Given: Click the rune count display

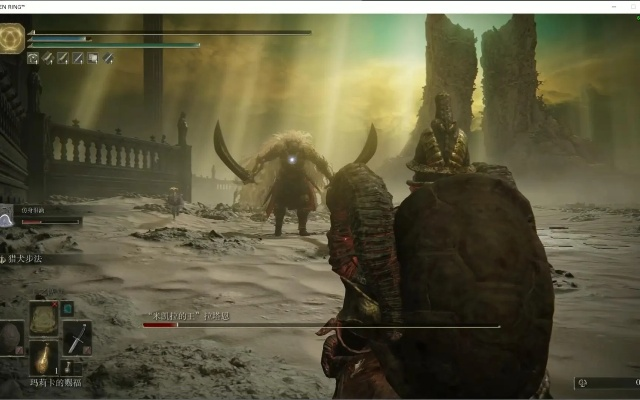Looking at the screenshot, I should (606, 382).
